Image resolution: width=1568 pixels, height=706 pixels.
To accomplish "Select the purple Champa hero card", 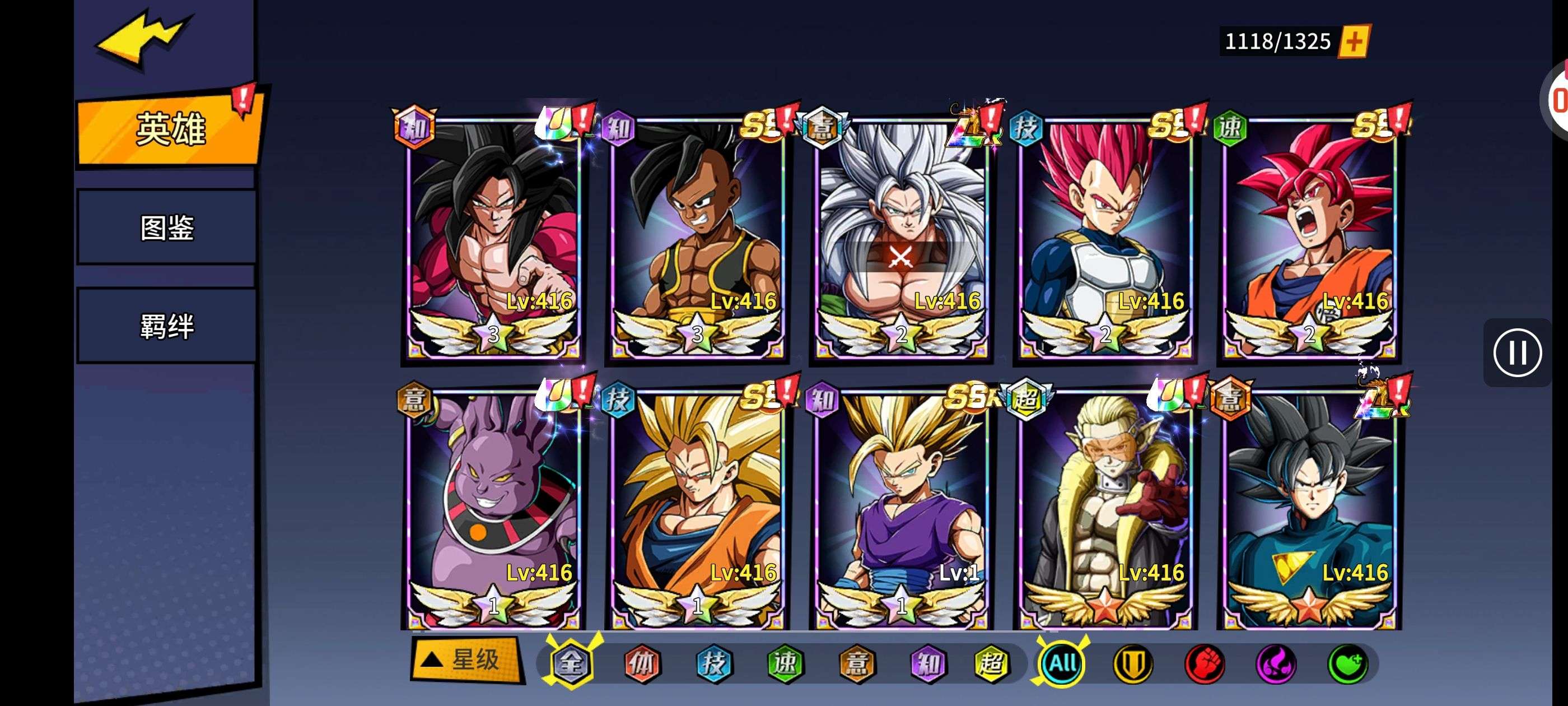I will click(x=493, y=509).
